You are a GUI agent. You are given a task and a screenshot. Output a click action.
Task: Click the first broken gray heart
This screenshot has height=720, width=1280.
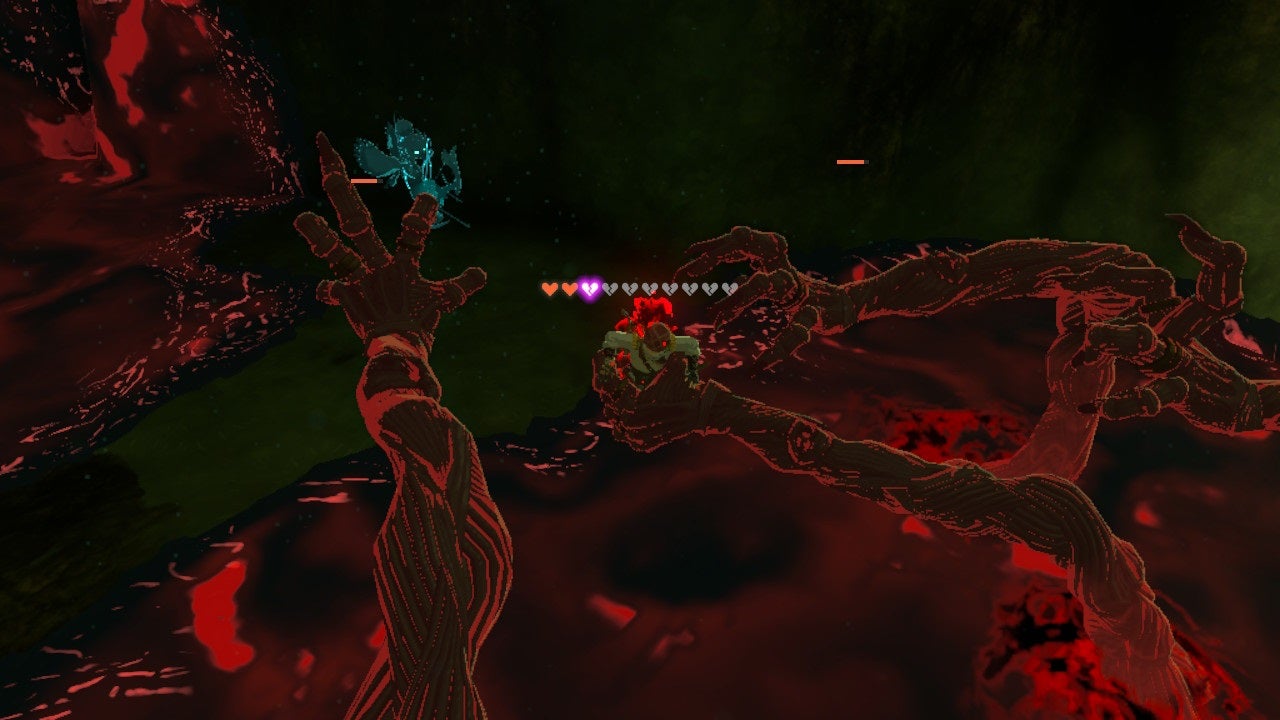coord(610,288)
